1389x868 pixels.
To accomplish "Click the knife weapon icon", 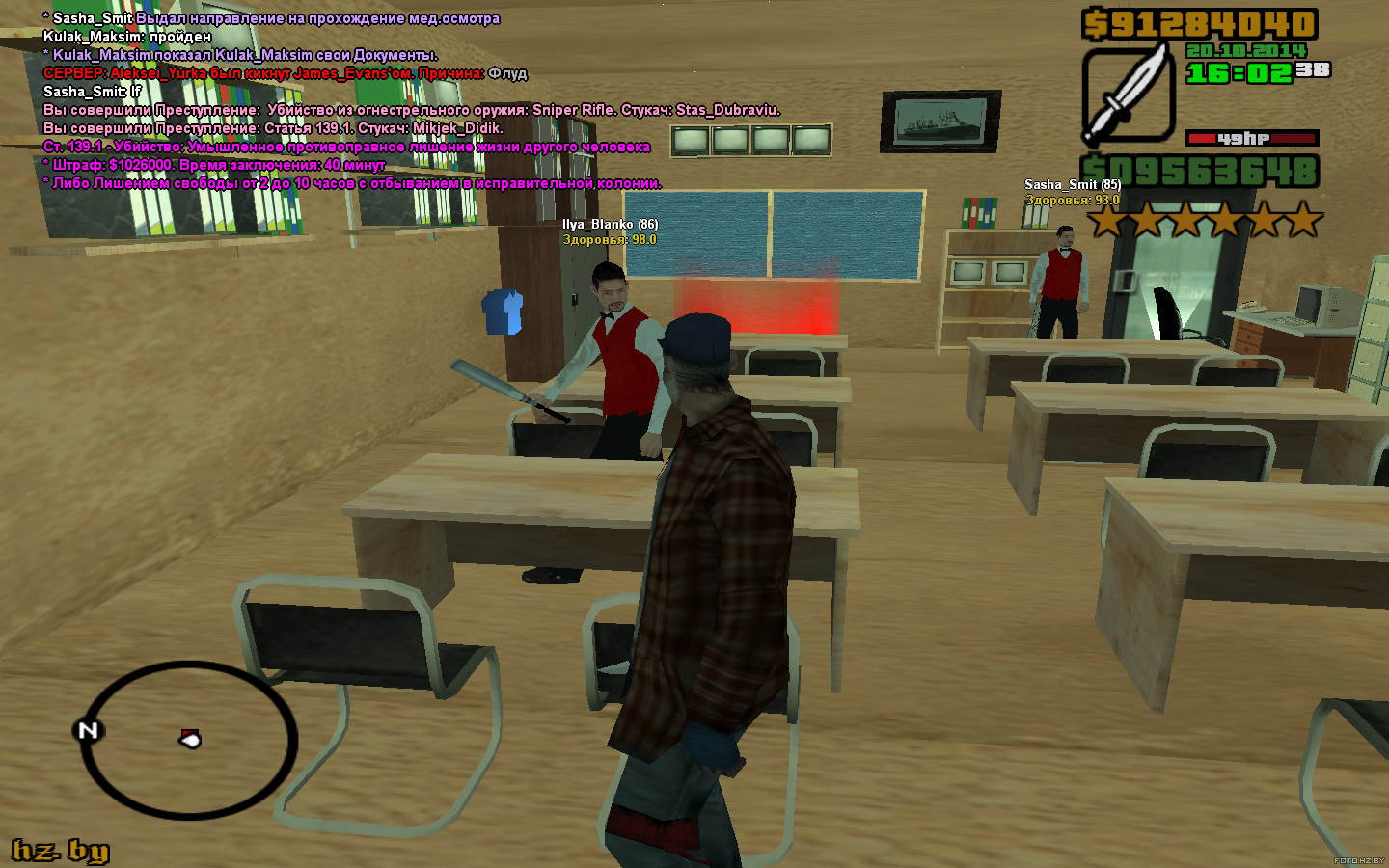I will (1127, 95).
